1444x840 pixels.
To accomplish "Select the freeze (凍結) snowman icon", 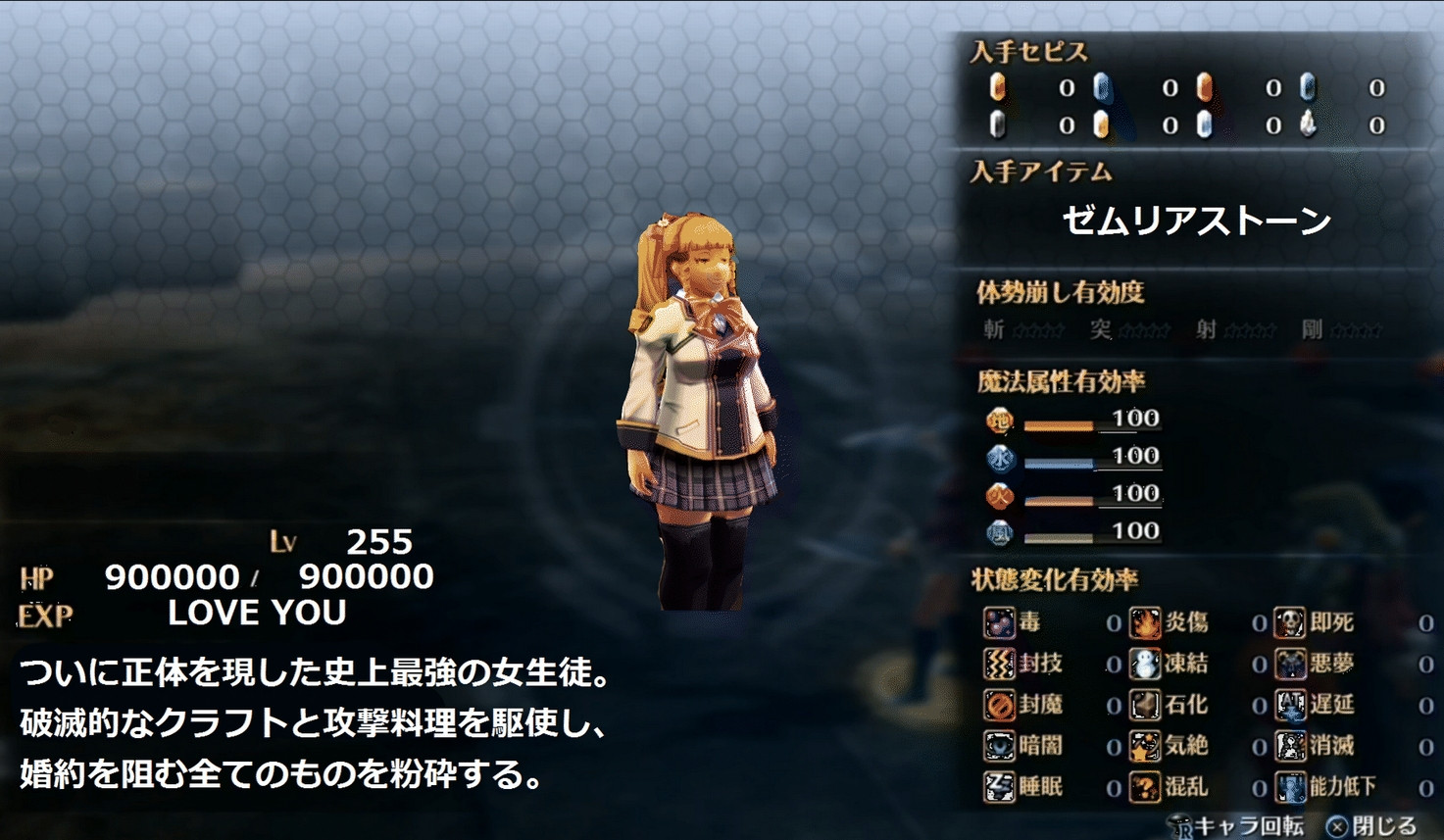I will [x=1144, y=664].
